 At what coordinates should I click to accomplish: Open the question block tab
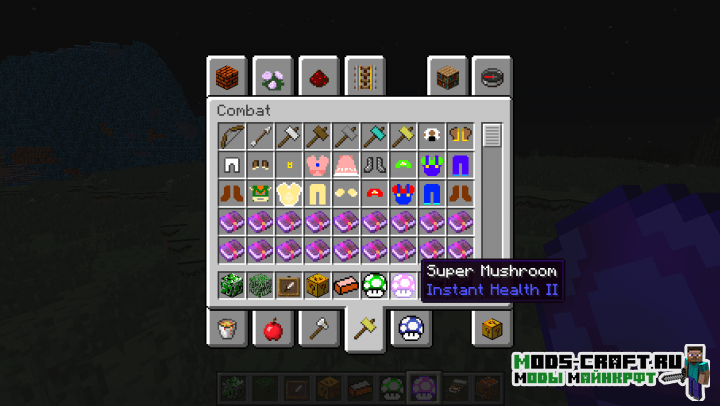[x=492, y=328]
